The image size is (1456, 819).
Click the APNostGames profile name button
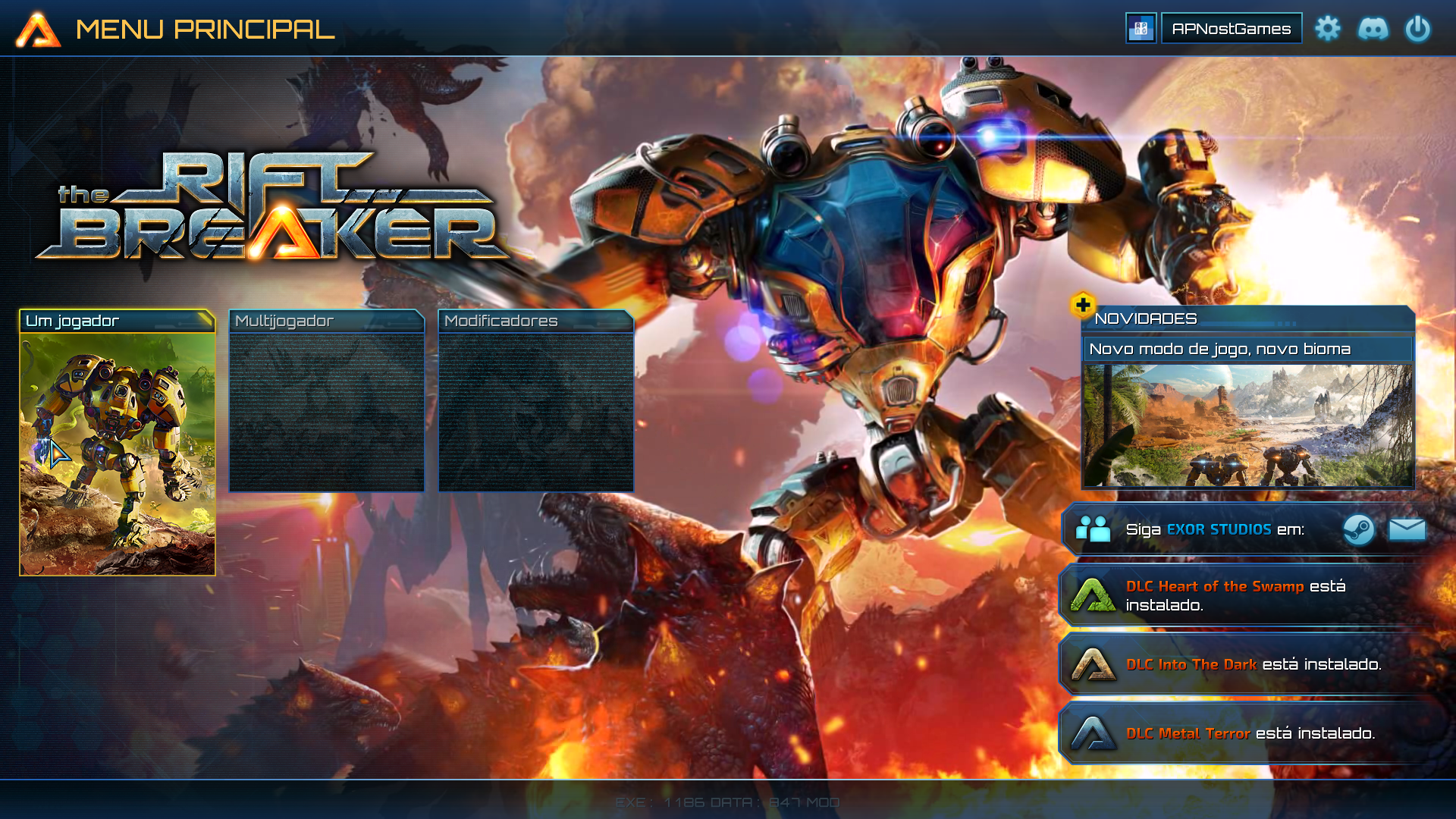1232,28
